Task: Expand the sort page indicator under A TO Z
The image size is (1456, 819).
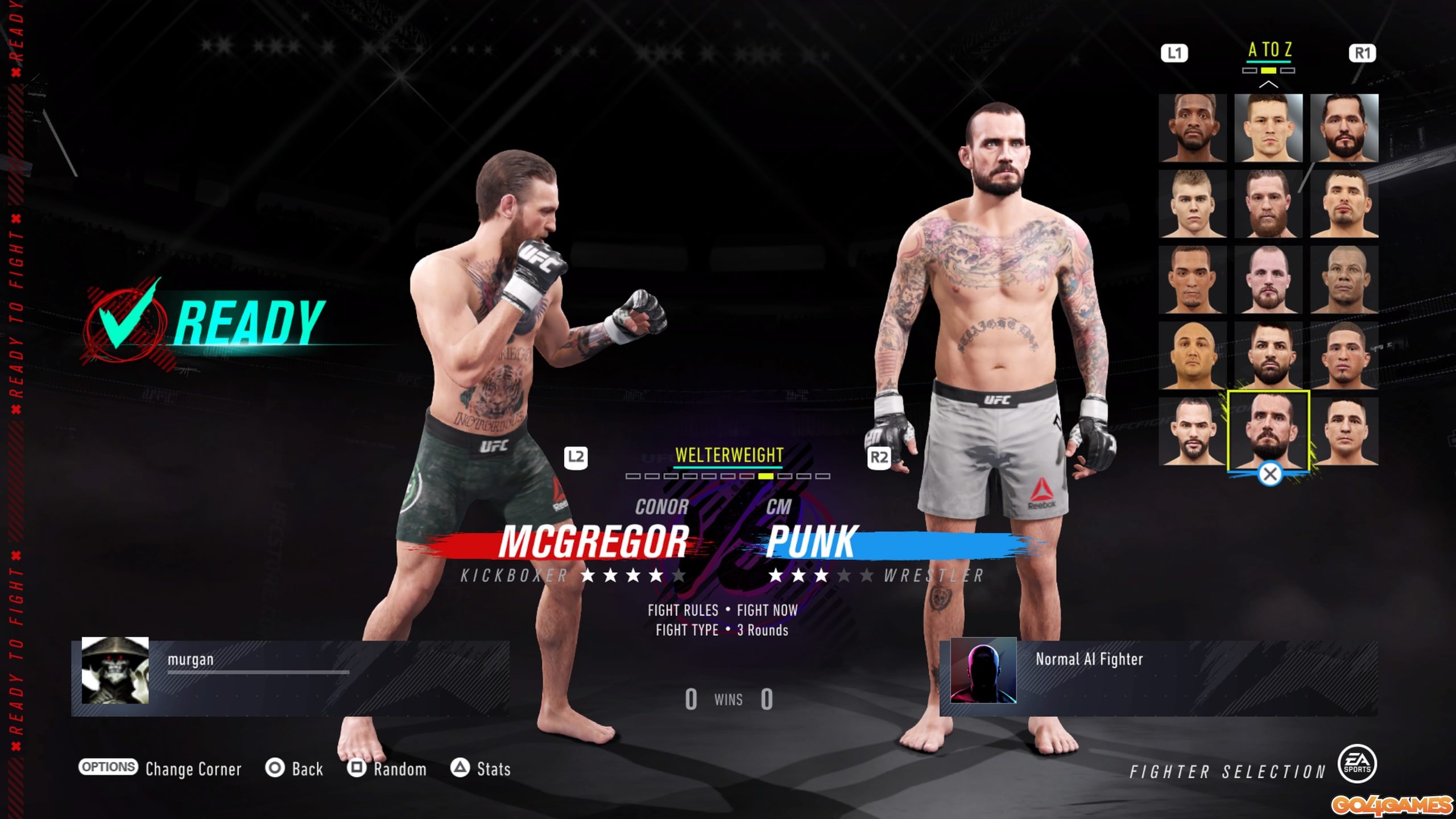Action: click(1269, 71)
